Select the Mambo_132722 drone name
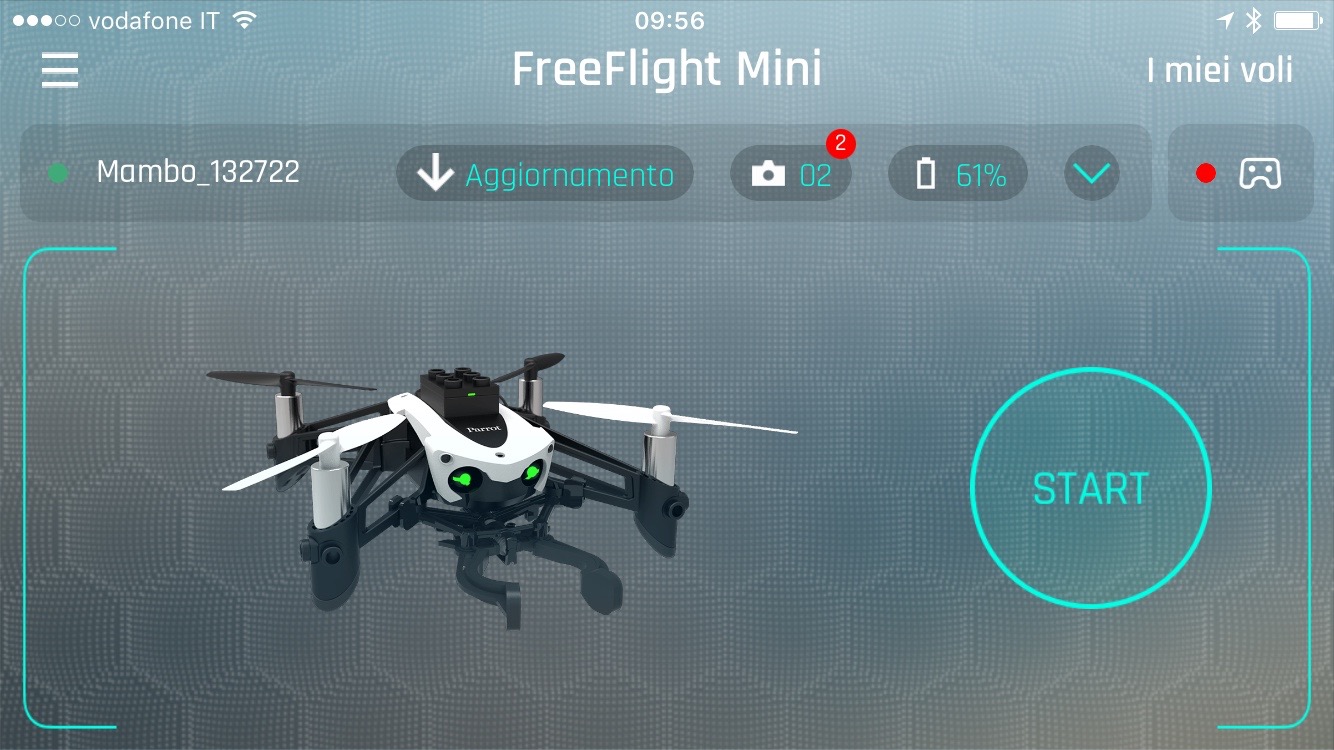 (197, 172)
